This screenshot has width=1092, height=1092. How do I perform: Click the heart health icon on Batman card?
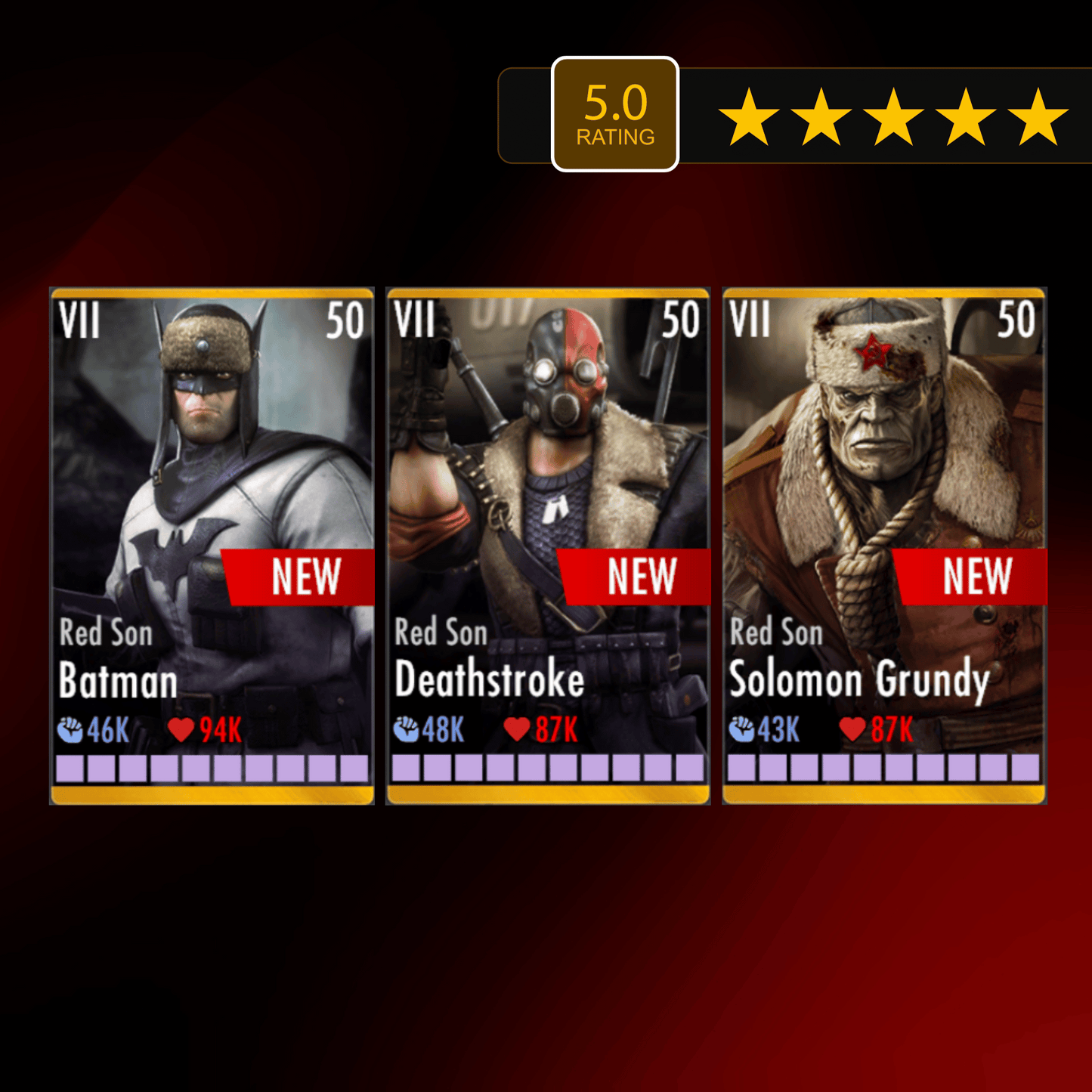[x=180, y=730]
